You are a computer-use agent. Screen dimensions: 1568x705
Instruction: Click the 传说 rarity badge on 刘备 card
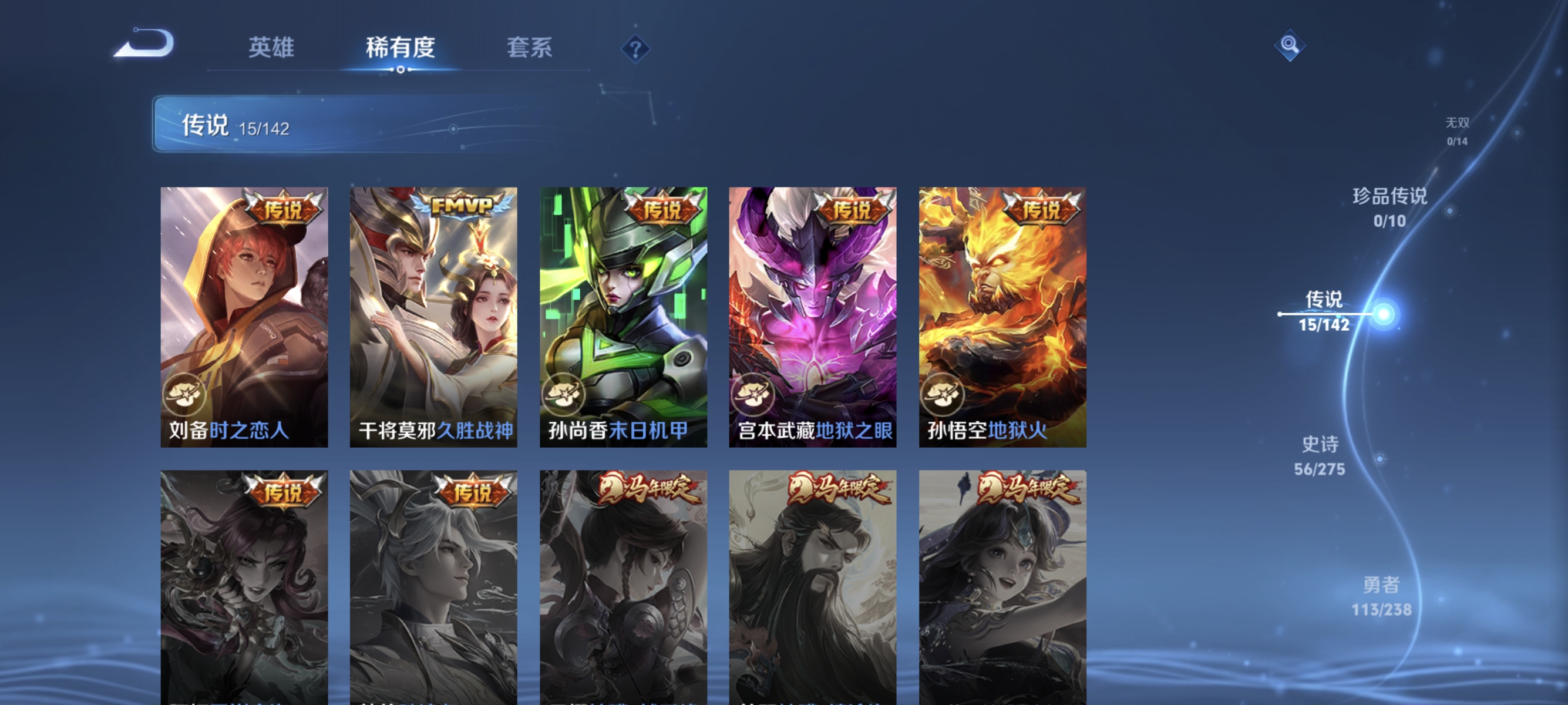click(x=284, y=207)
